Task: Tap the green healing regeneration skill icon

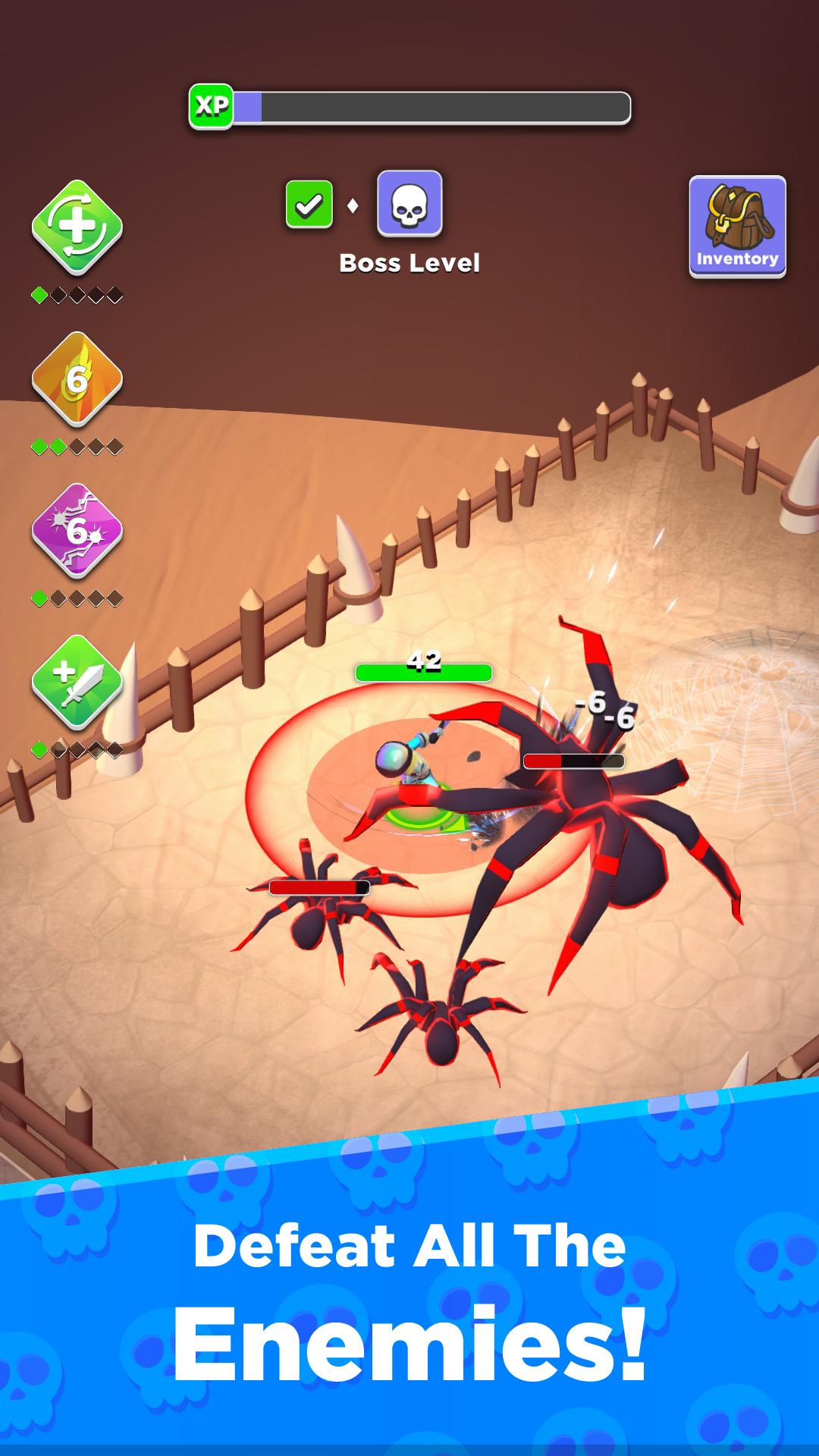Action: (77, 227)
